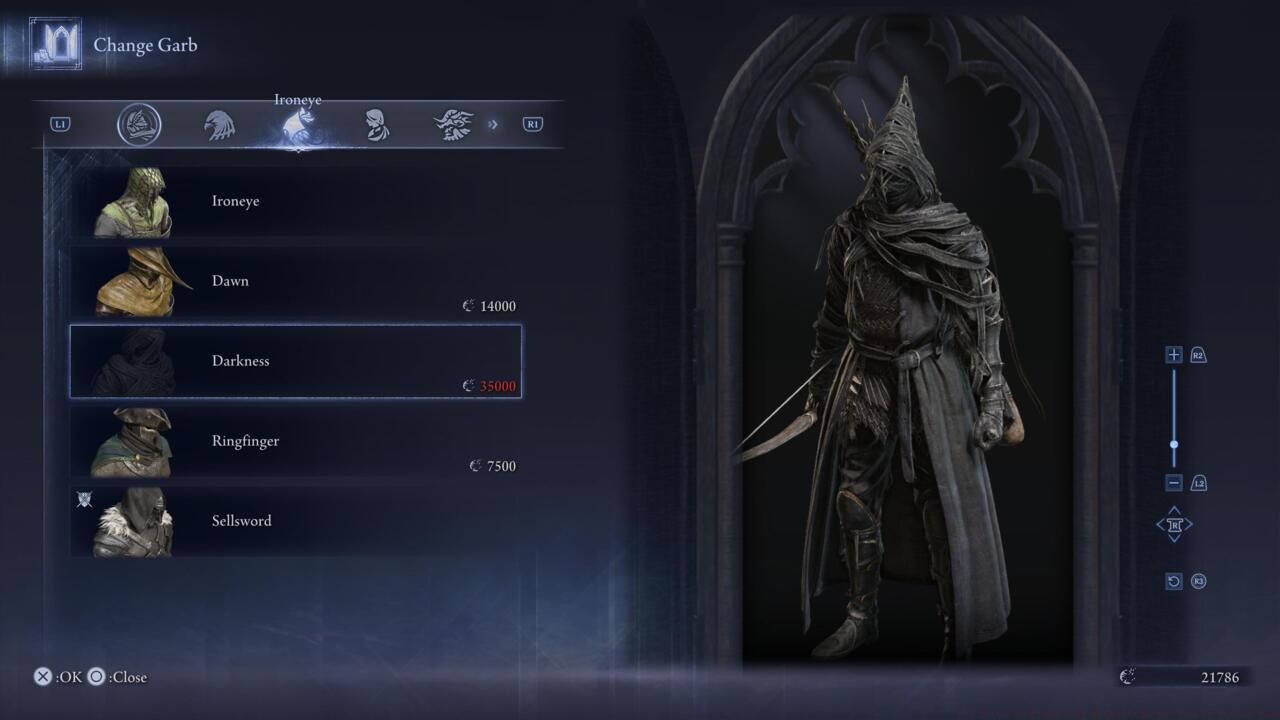1280x720 pixels.
Task: Open the eagle head character tab
Action: pyautogui.click(x=220, y=125)
